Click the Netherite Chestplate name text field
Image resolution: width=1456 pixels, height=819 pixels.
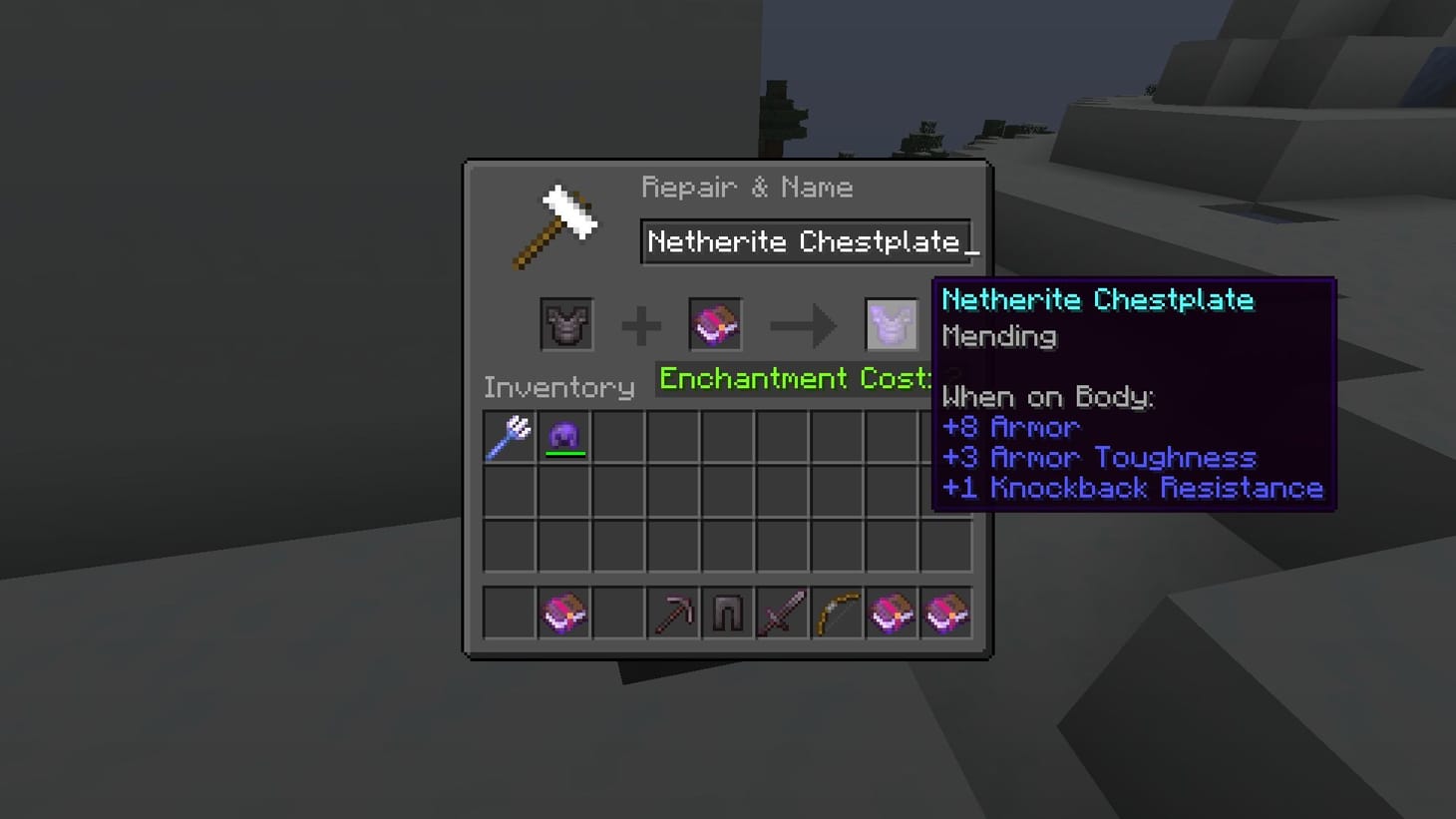808,241
